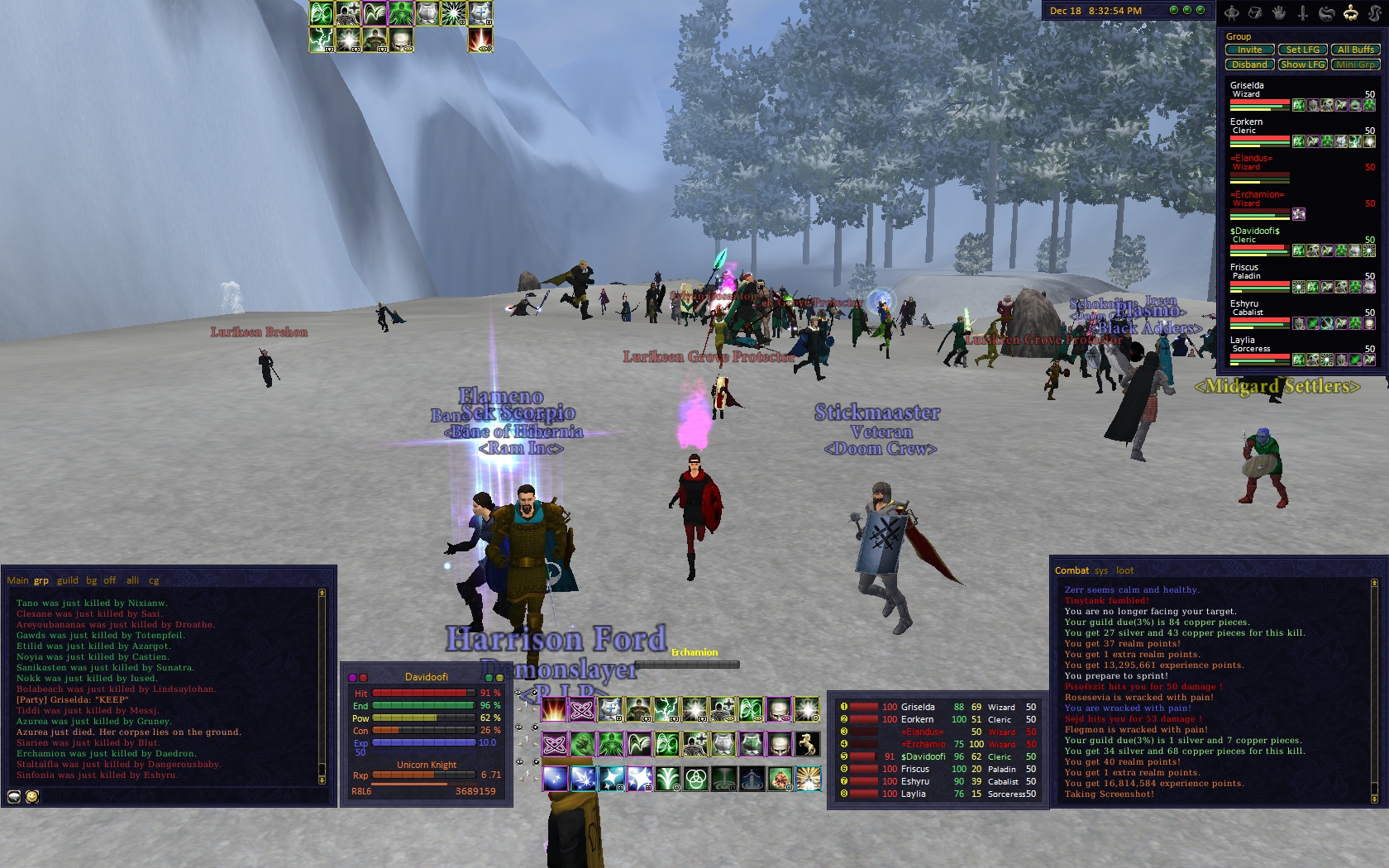This screenshot has height=868, width=1389.
Task: Click the Set LFG button
Action: pyautogui.click(x=1302, y=50)
